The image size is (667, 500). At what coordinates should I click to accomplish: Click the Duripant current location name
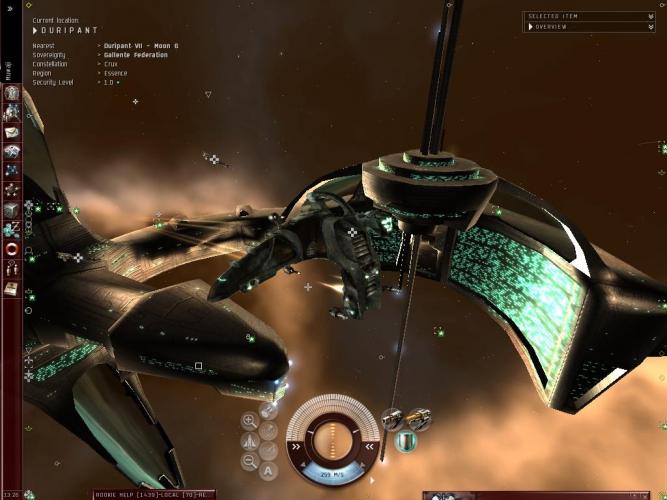coord(60,30)
